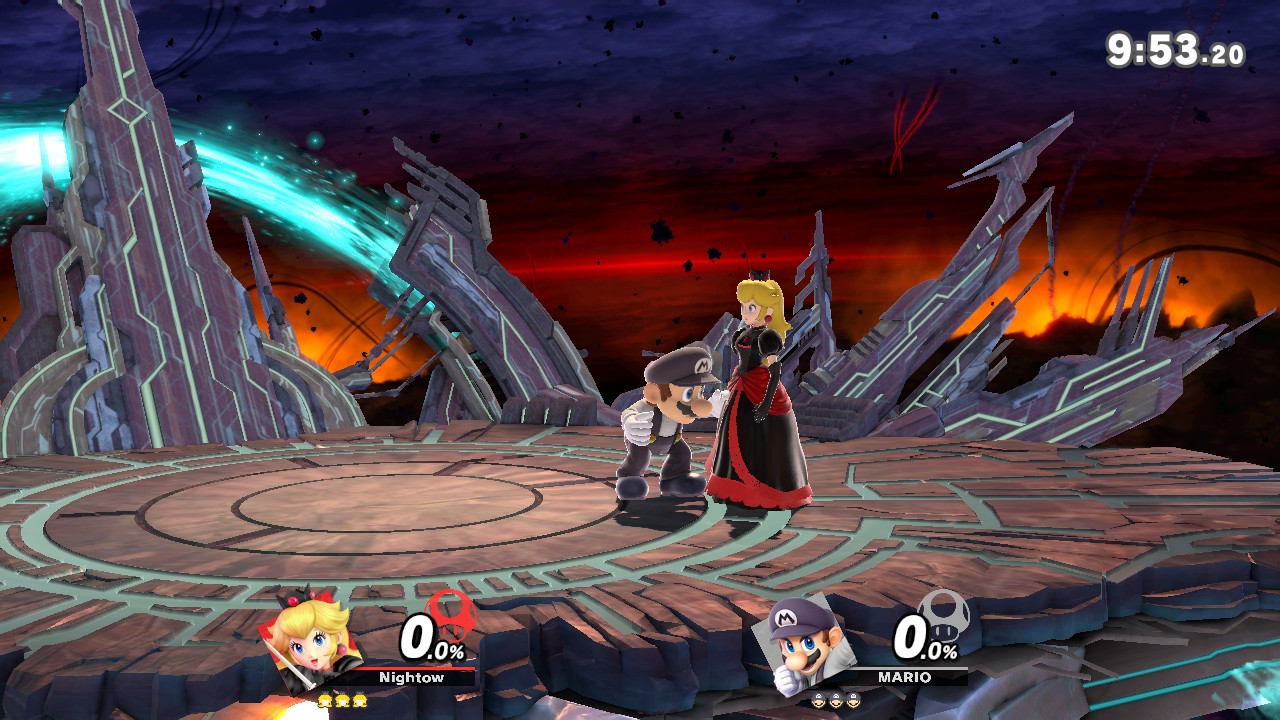Click the last Mario stock head icon
1280x720 pixels.
pos(854,700)
